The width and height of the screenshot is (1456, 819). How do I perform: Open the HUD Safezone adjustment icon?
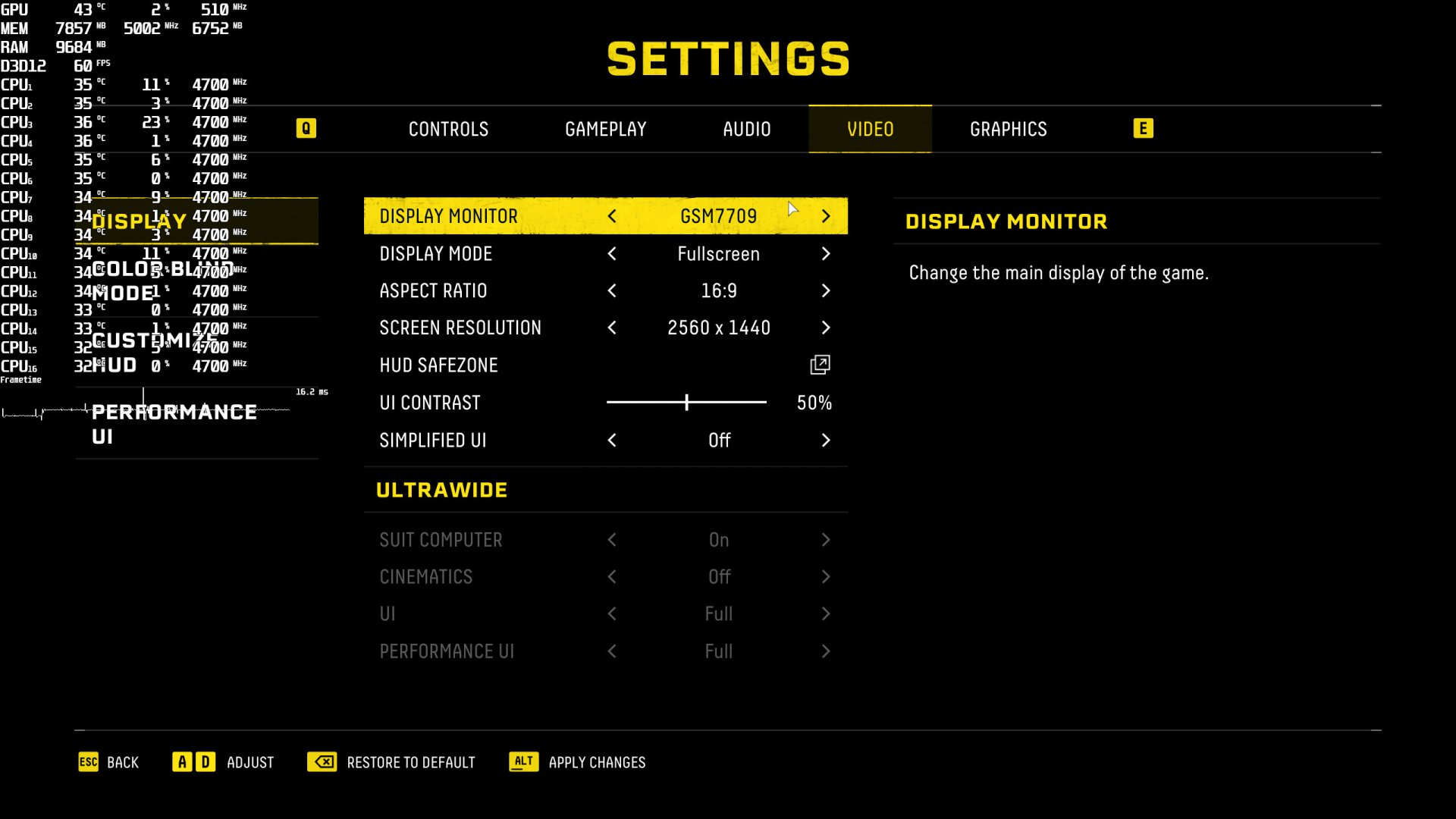(x=819, y=365)
